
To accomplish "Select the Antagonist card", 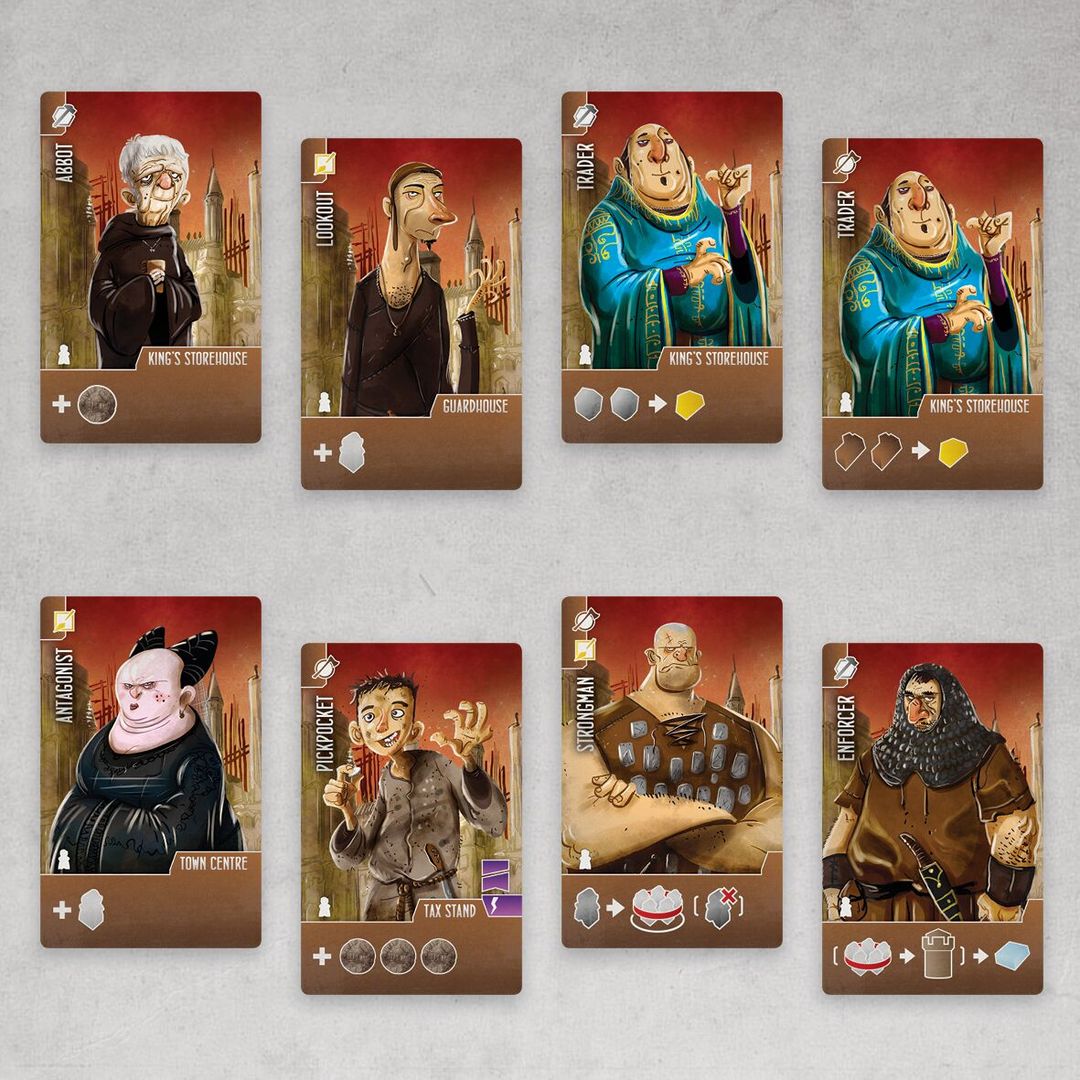I will click(x=150, y=771).
